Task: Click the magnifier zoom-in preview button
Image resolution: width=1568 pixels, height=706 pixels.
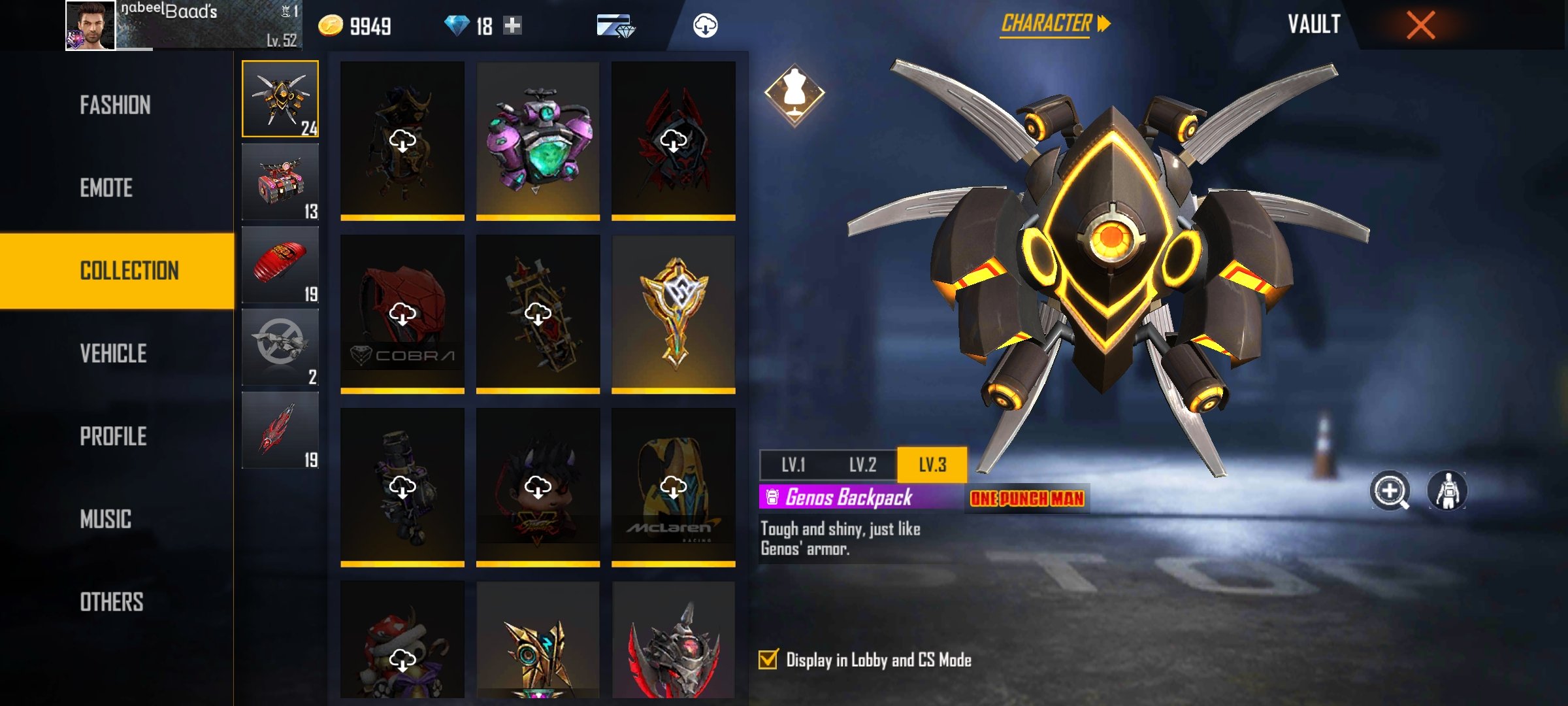Action: [x=1390, y=490]
